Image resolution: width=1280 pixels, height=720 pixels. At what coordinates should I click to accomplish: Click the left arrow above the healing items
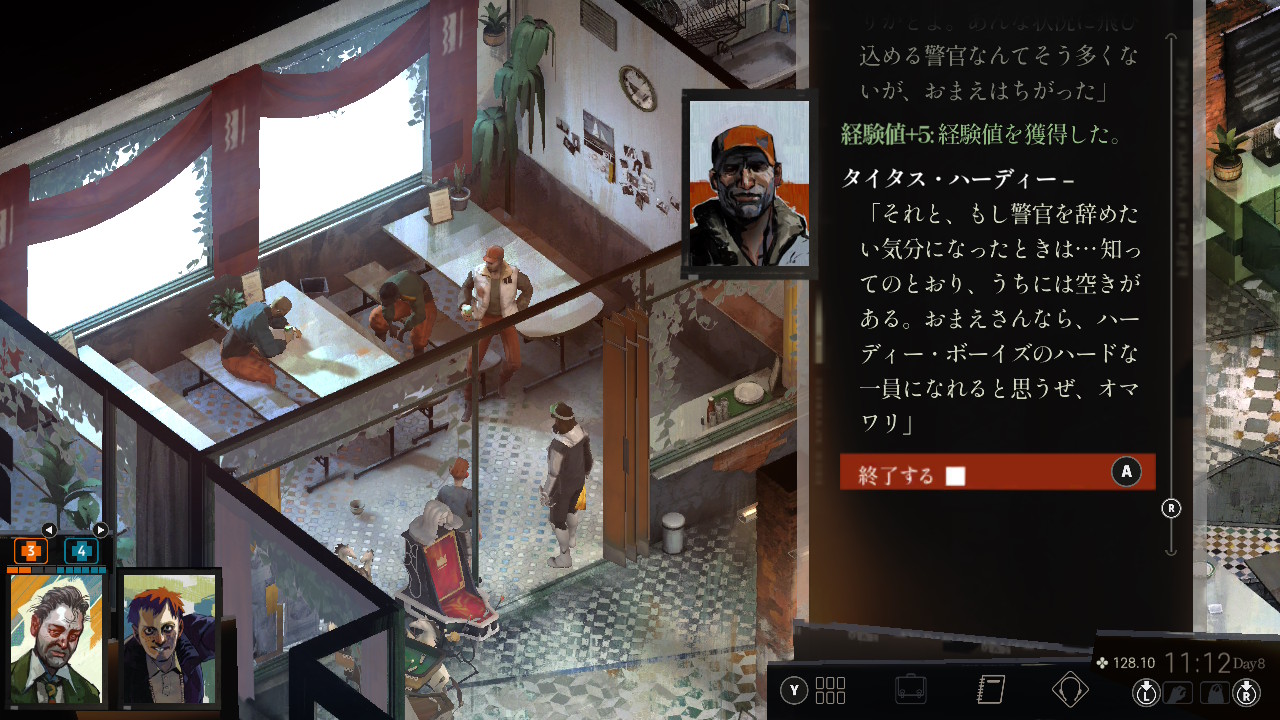[48, 530]
